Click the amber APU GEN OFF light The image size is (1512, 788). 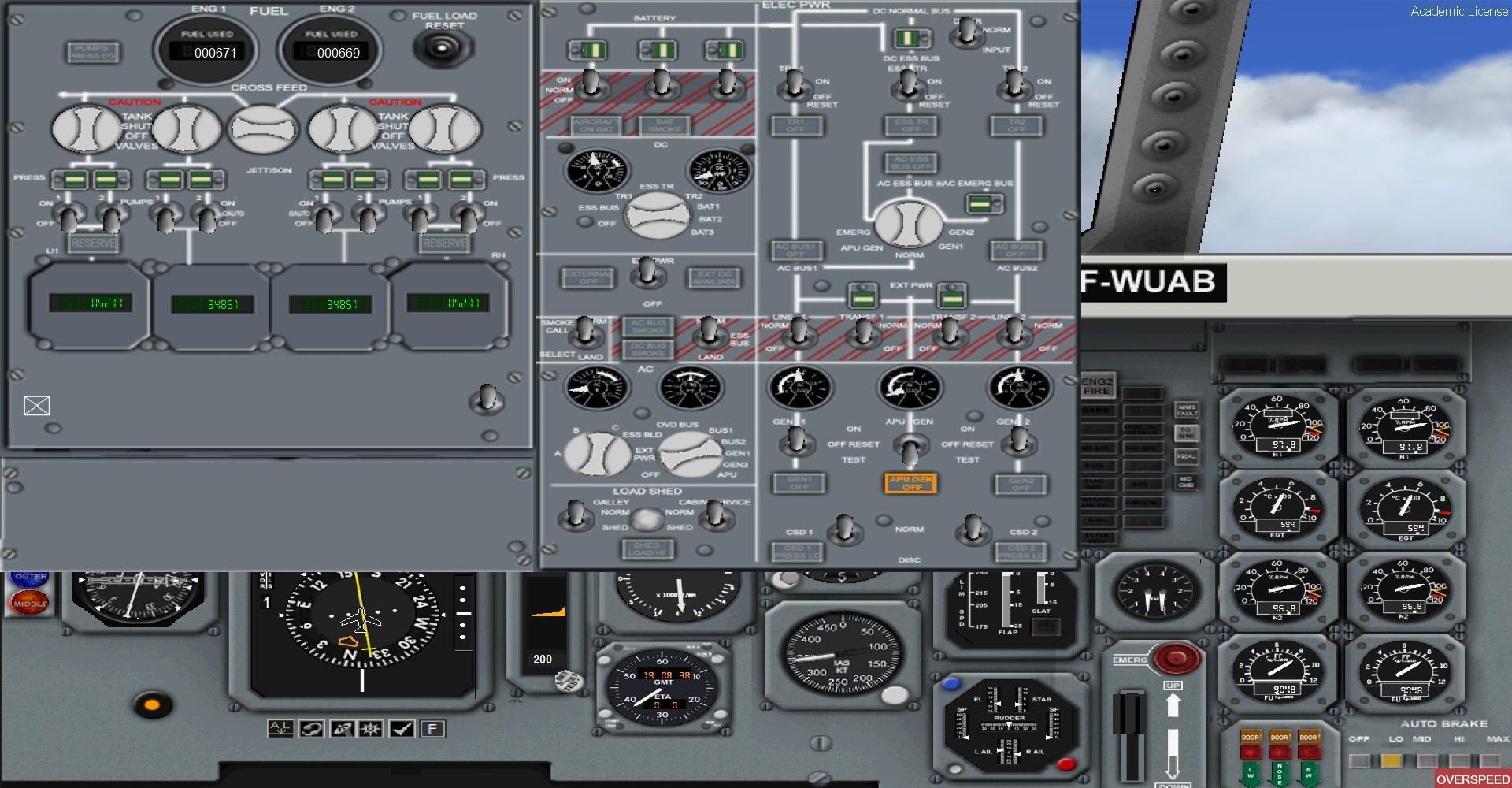911,483
